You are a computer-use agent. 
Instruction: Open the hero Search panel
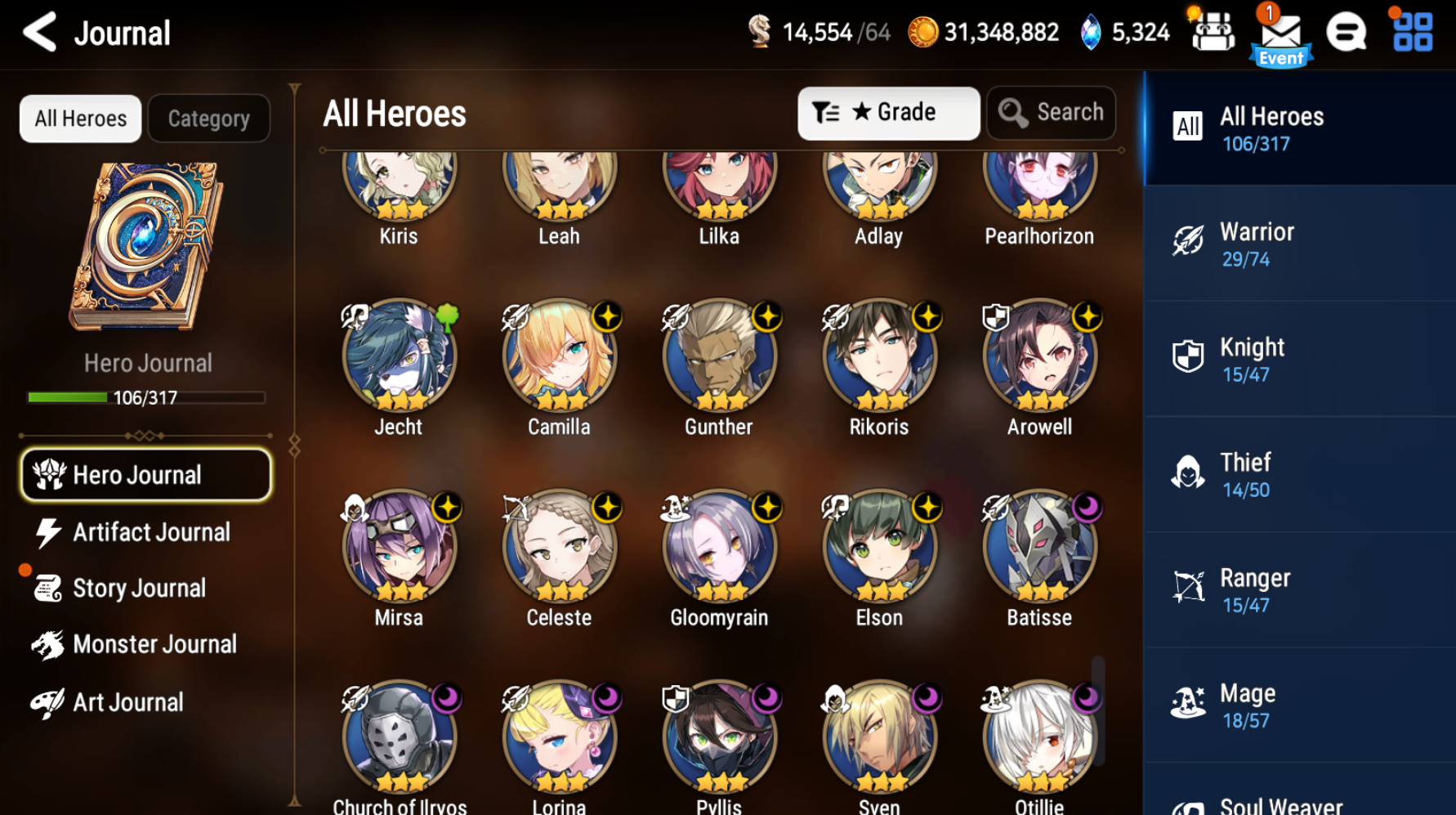pyautogui.click(x=1051, y=112)
